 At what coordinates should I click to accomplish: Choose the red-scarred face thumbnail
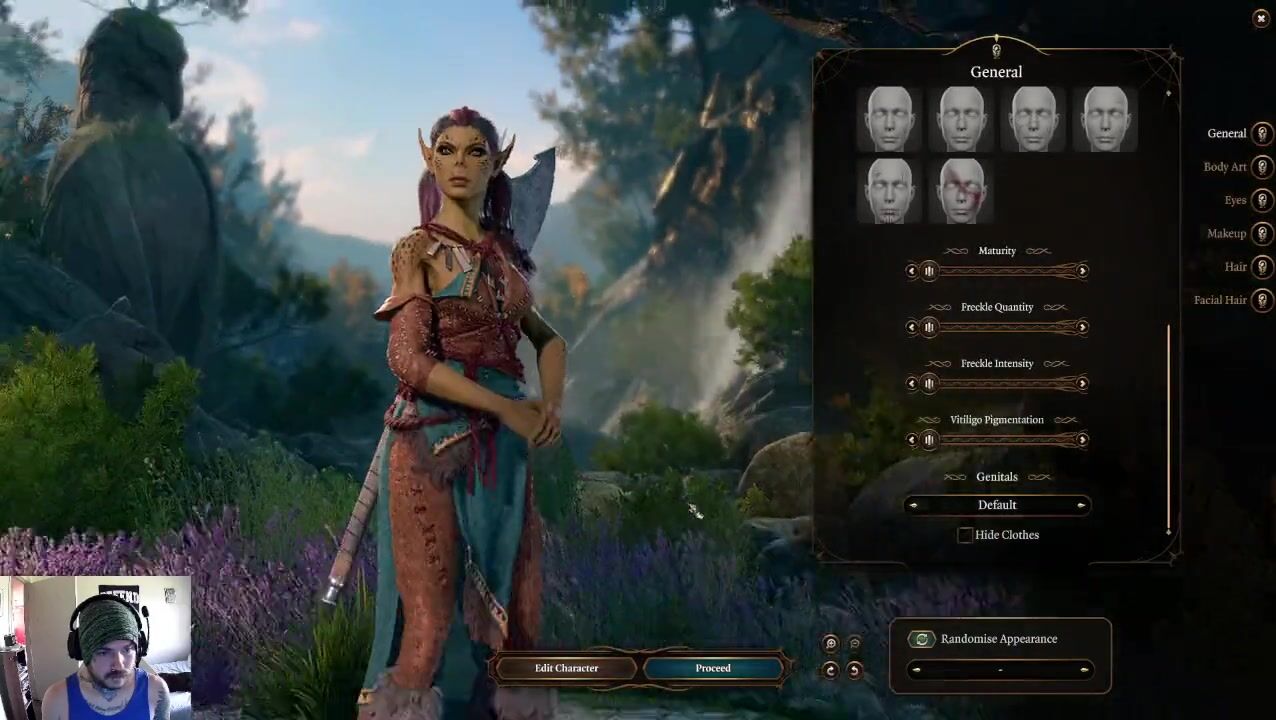coord(961,190)
